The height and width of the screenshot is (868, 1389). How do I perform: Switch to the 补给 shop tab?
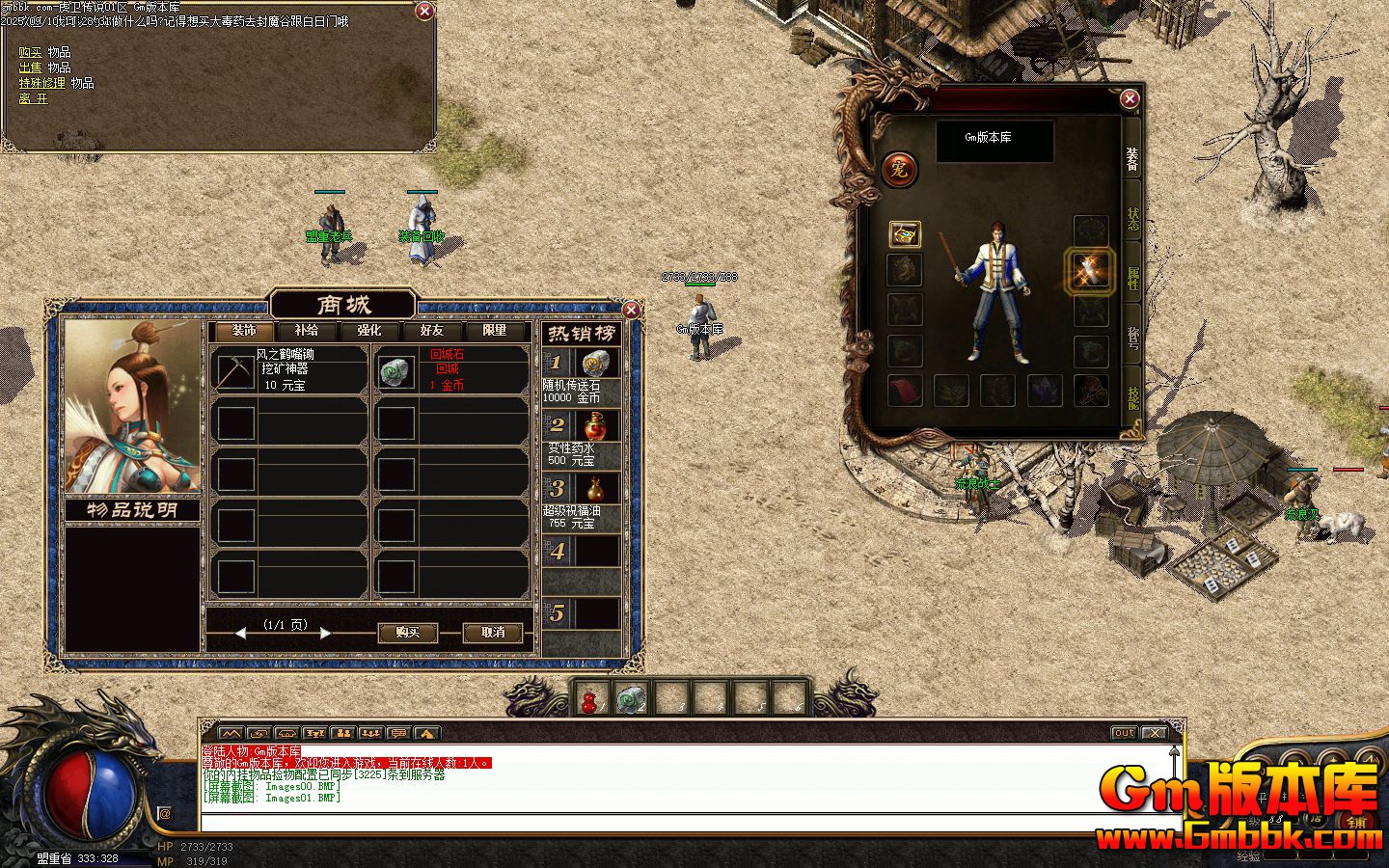[x=307, y=331]
